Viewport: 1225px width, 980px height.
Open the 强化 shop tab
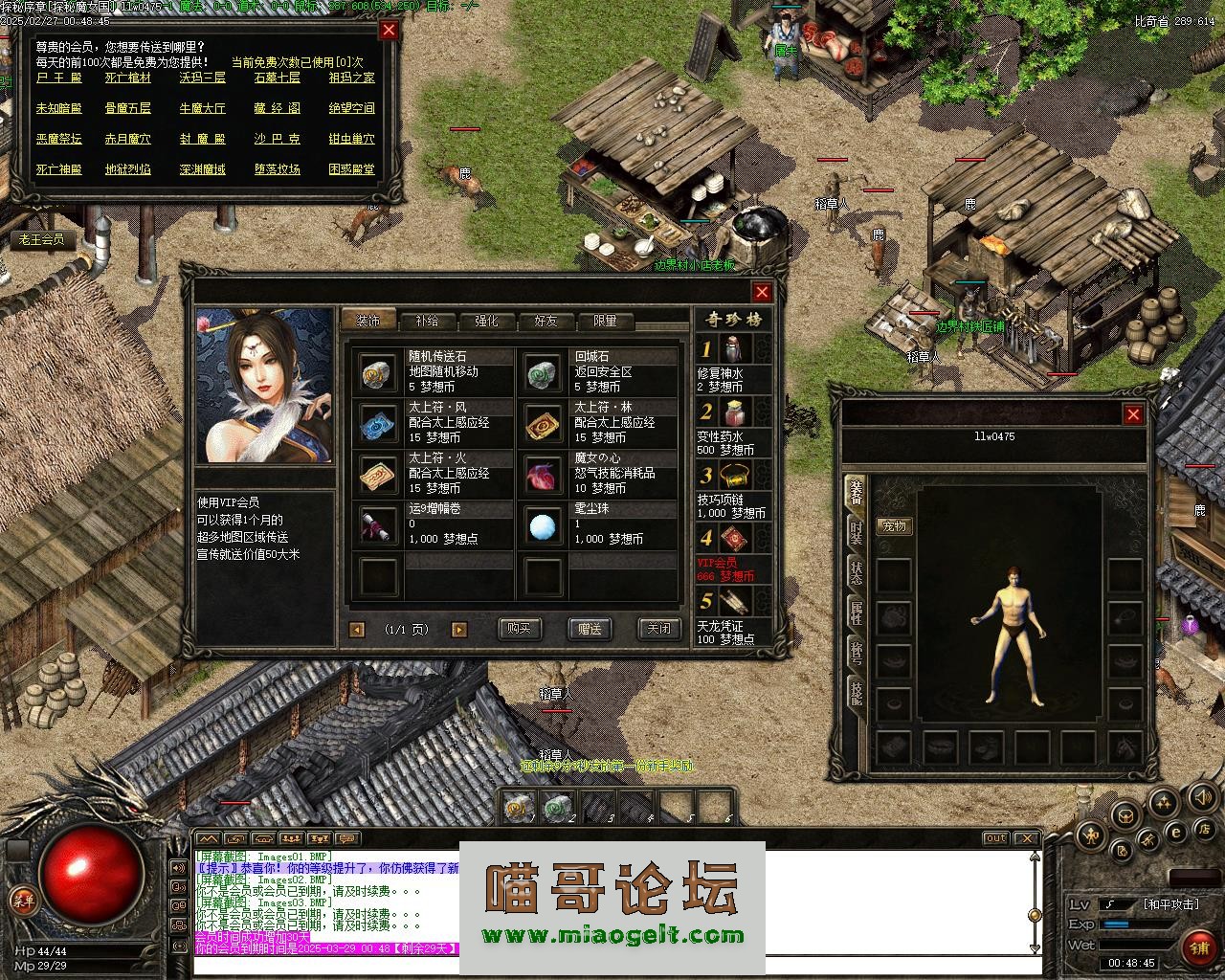pyautogui.click(x=486, y=321)
